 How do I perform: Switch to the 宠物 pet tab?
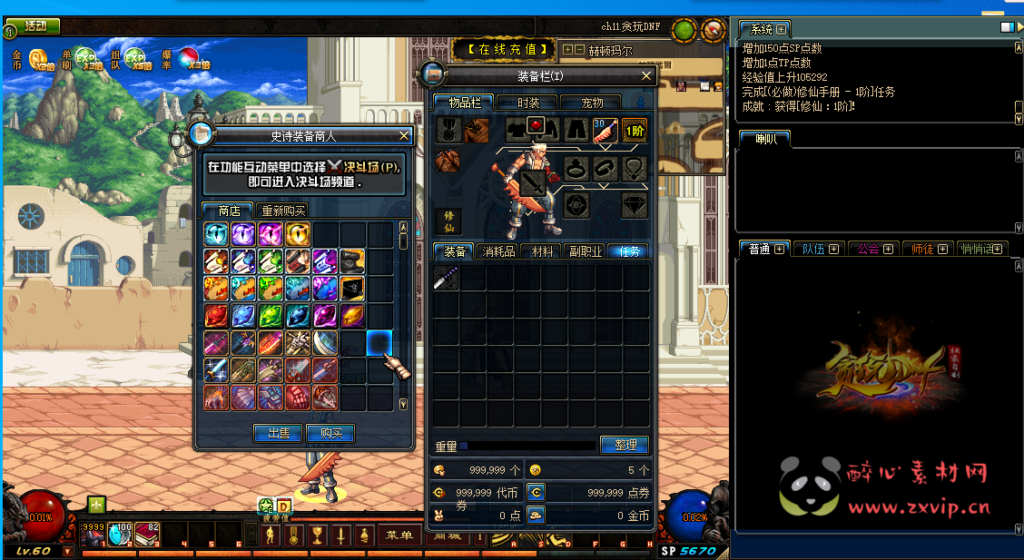(x=594, y=102)
